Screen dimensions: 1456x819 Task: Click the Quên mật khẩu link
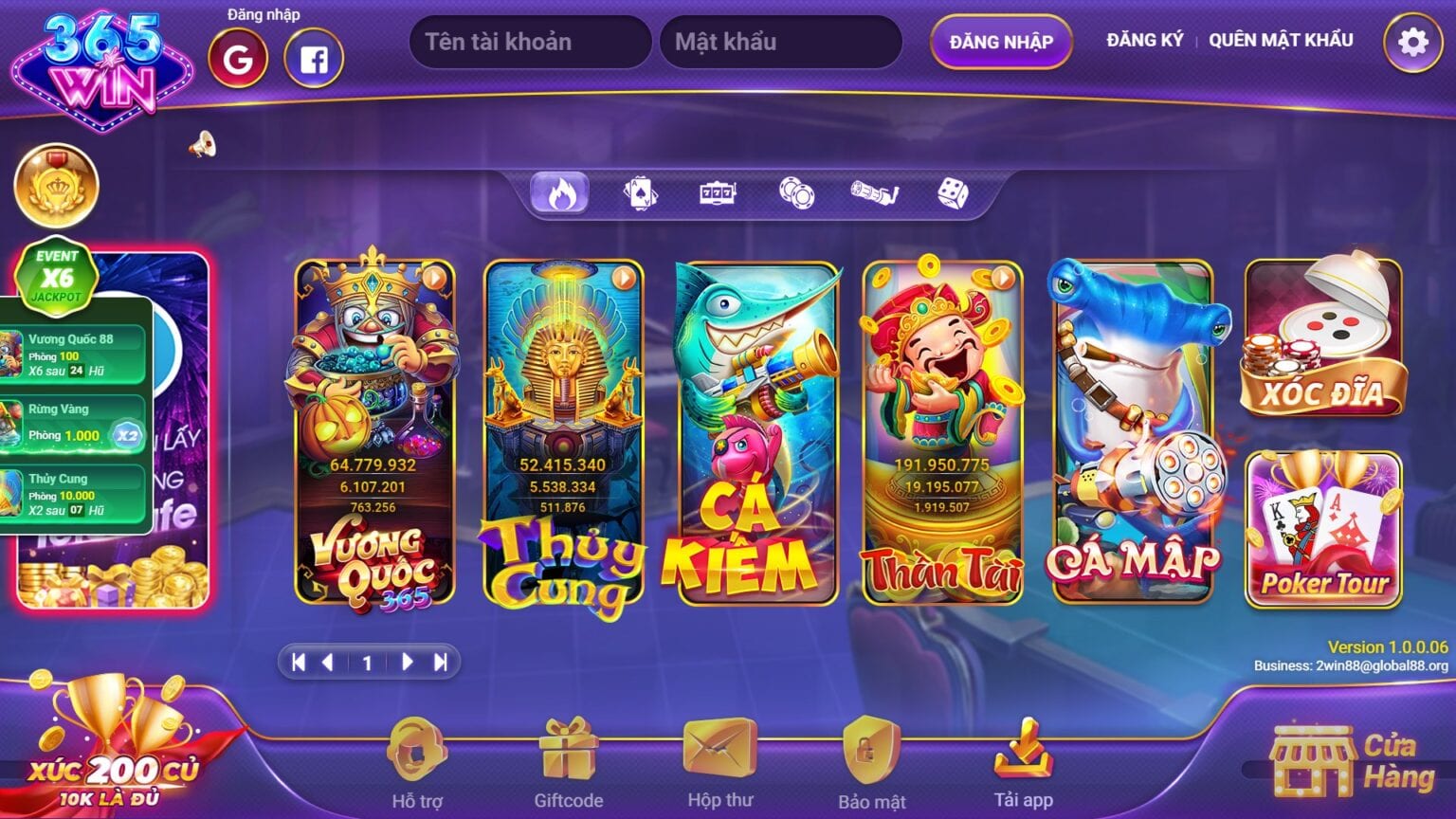1280,40
